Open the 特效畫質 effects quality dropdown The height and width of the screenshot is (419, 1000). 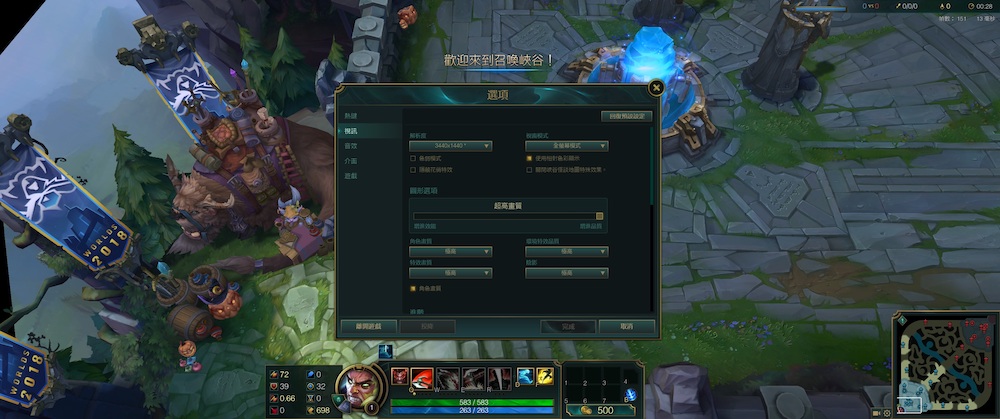click(x=451, y=273)
